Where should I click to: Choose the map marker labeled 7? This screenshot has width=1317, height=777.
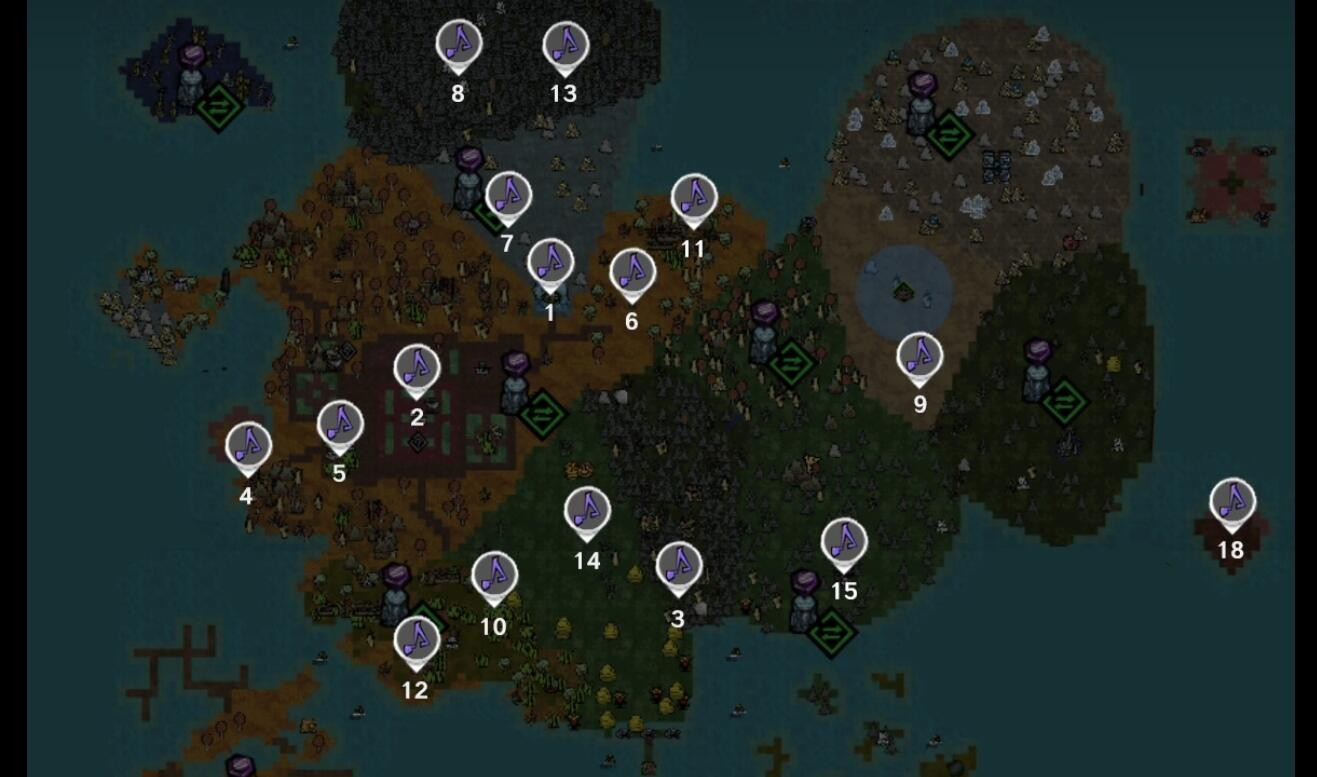(x=508, y=195)
